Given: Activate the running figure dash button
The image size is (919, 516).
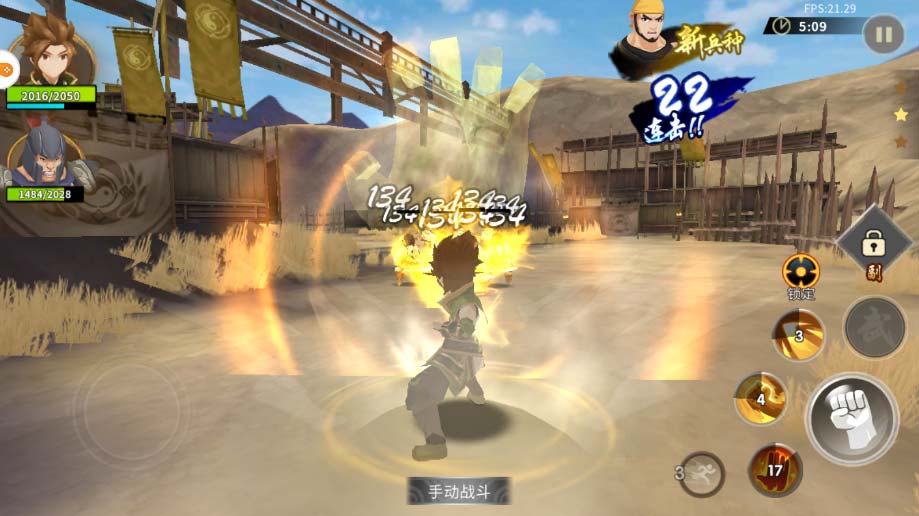Looking at the screenshot, I should [x=702, y=473].
